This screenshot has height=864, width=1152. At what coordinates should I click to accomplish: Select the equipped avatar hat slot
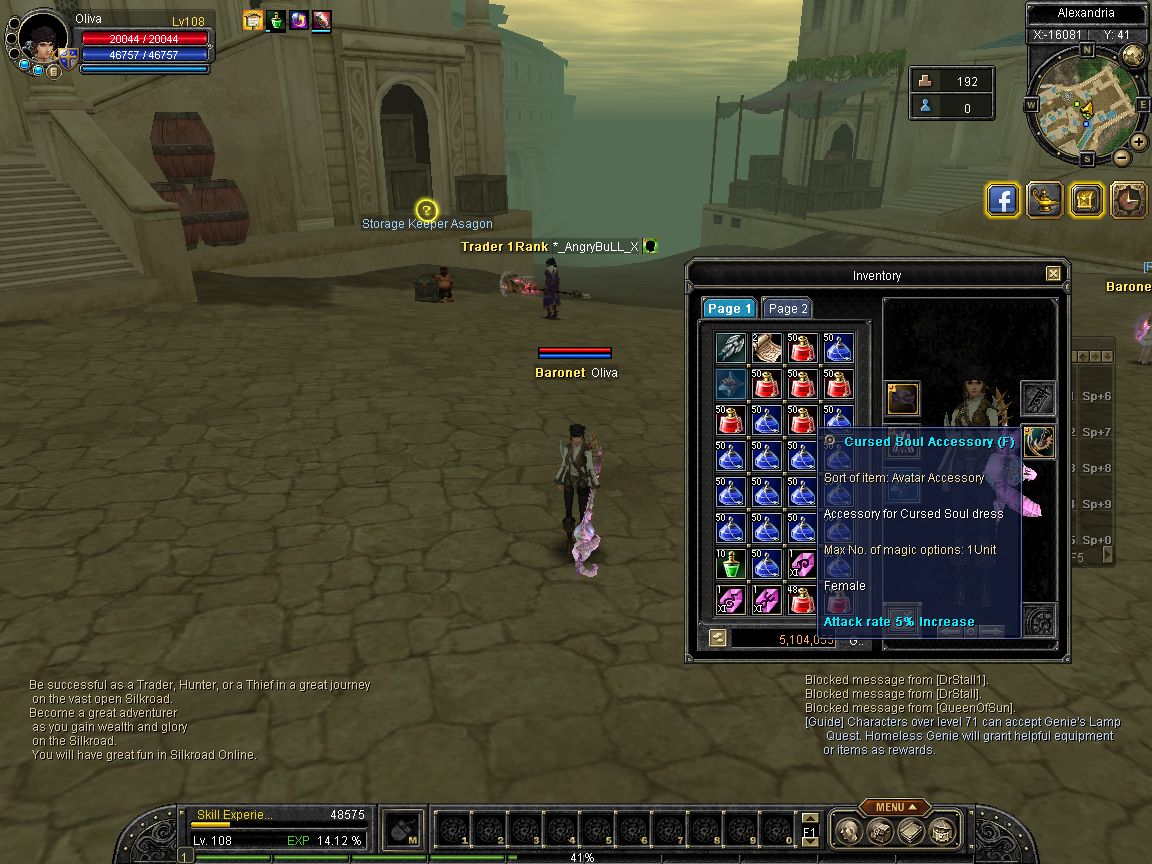pyautogui.click(x=903, y=399)
